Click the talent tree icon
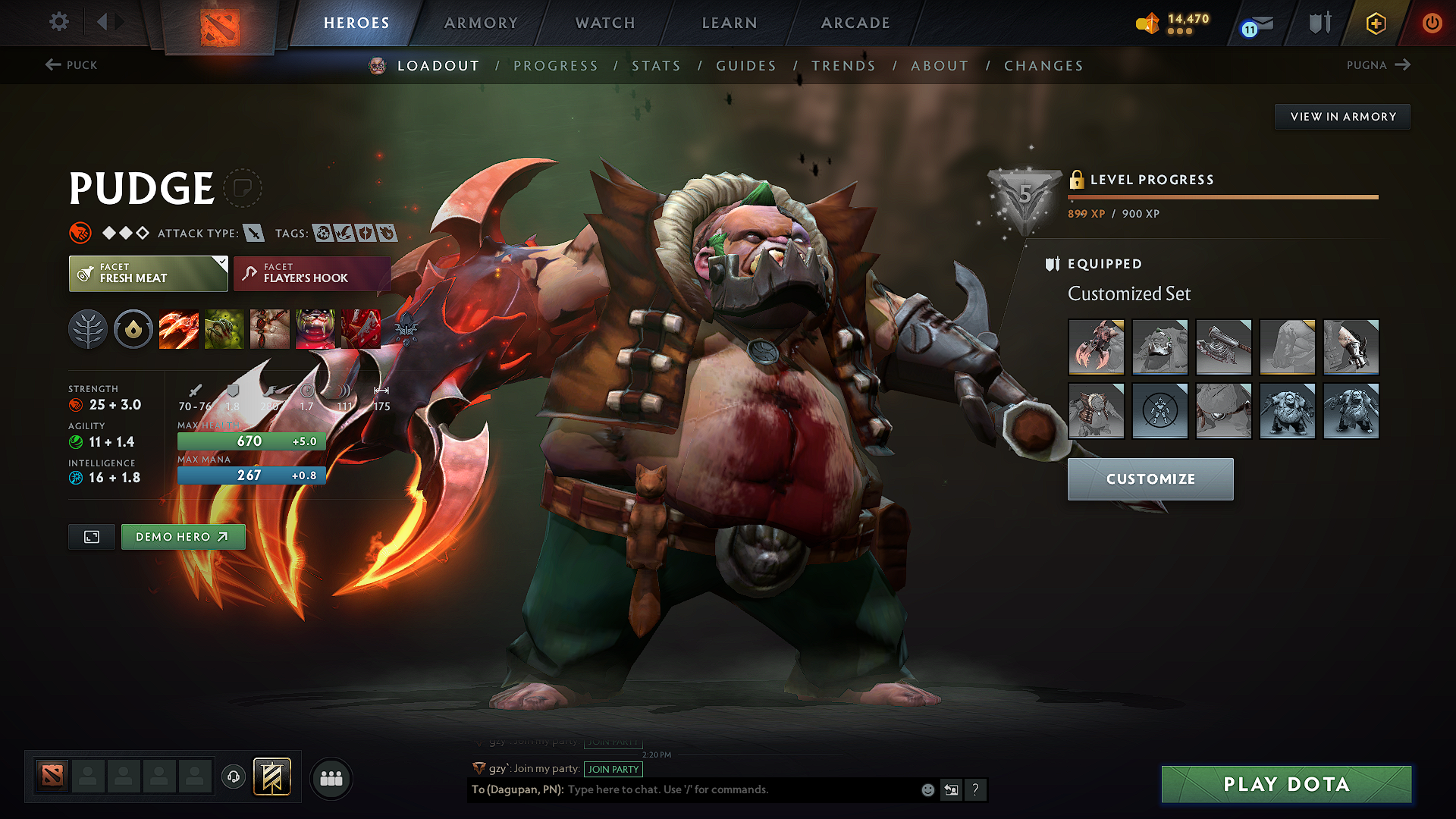This screenshot has height=819, width=1456. [x=88, y=328]
